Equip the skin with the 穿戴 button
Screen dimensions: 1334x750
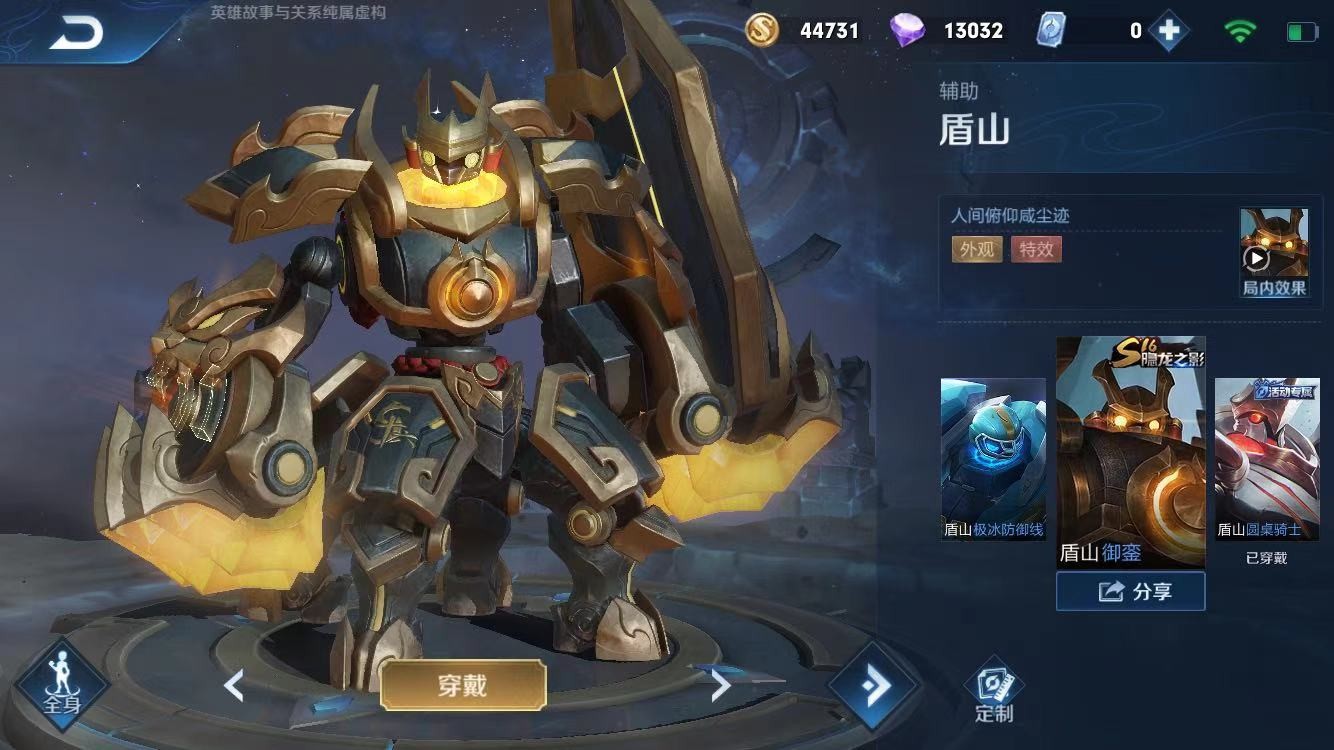point(463,685)
